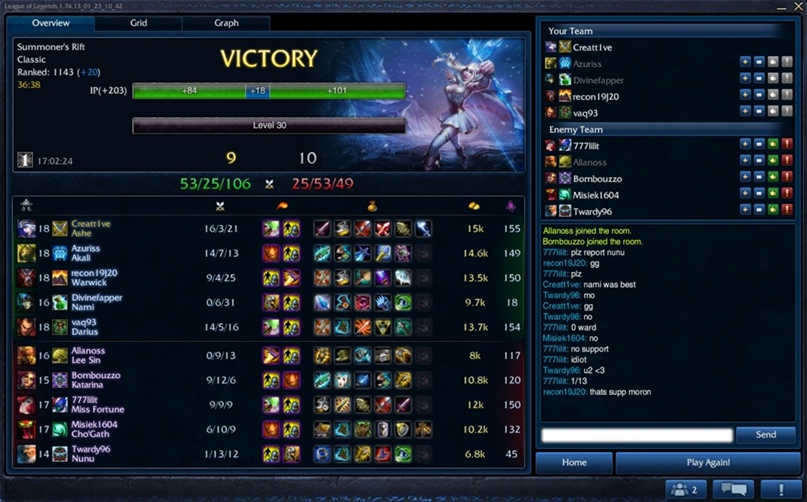
Task: Report enemy player 777lilit with red exclamation
Action: pos(787,145)
